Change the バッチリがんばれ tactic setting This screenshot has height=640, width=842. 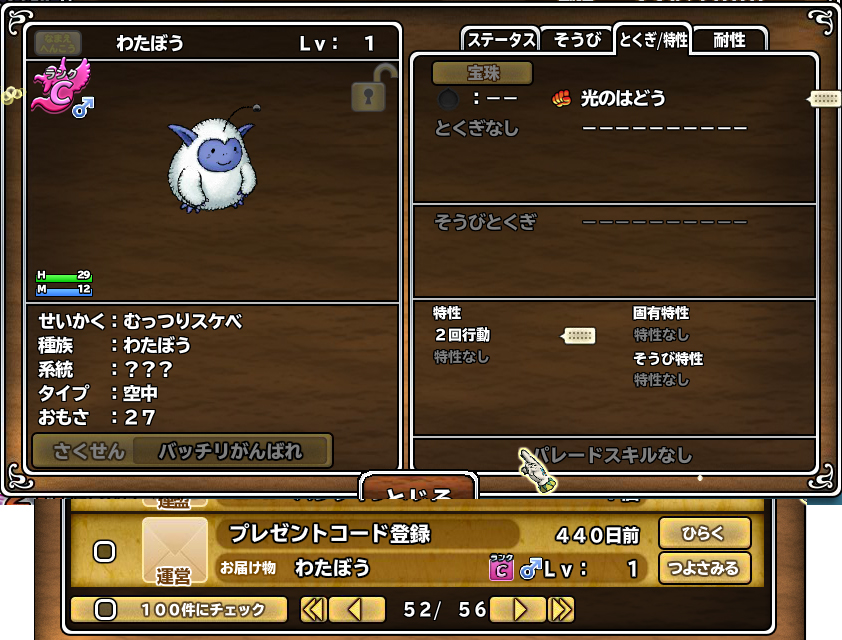tap(230, 451)
